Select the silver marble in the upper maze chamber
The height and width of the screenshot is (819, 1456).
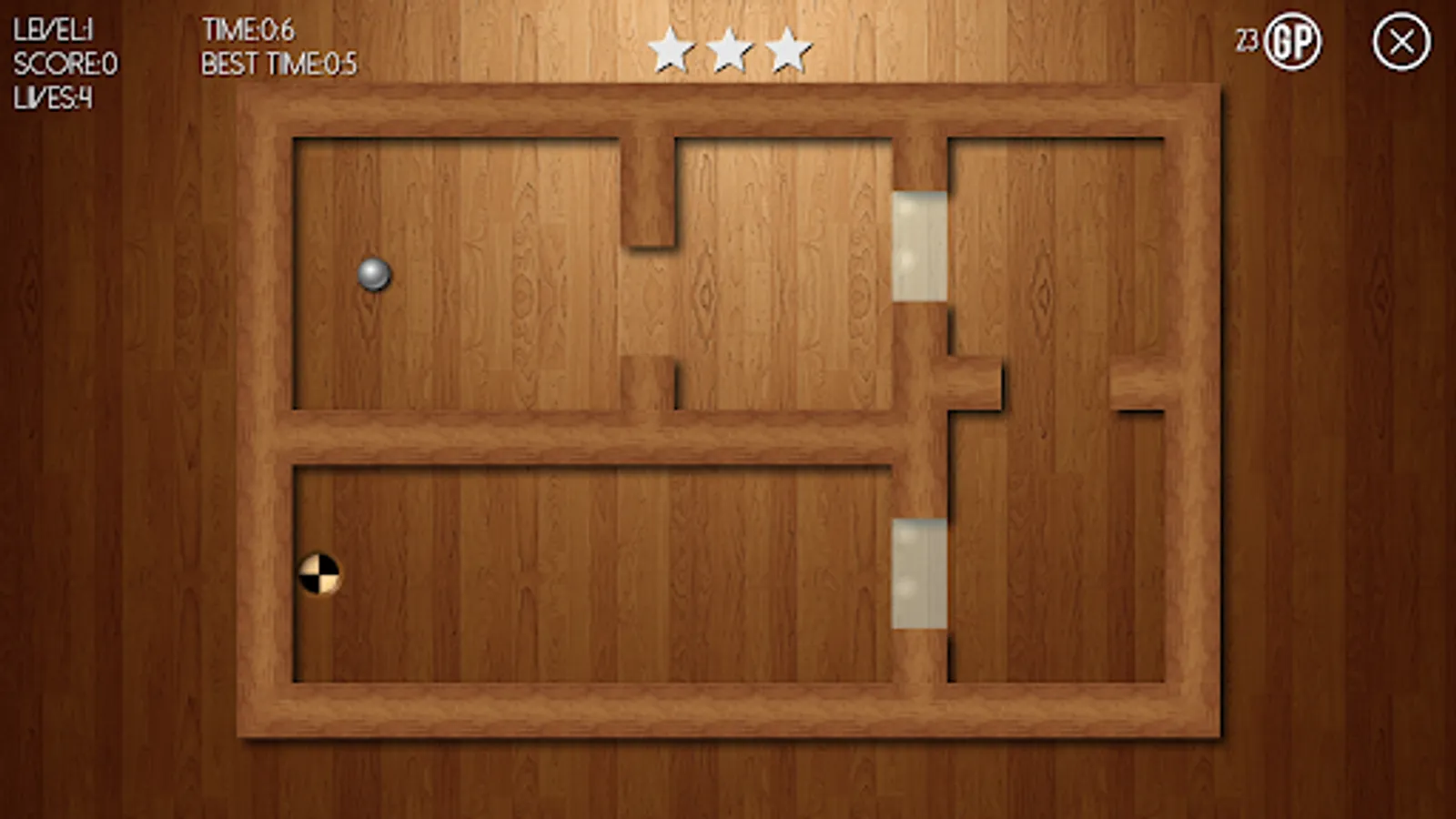pyautogui.click(x=376, y=274)
